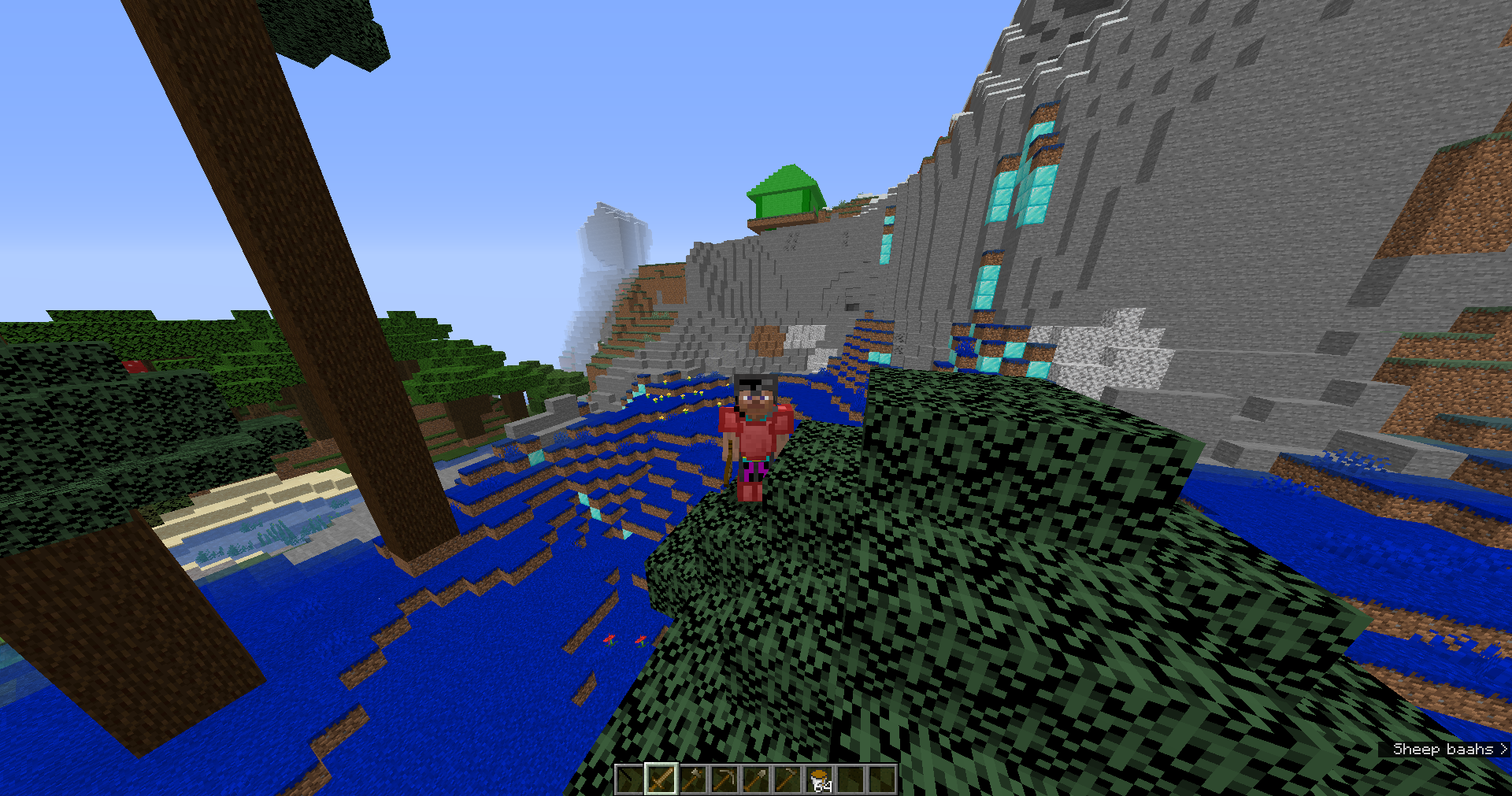Select the stone shovel hotbar item
Screen dimensions: 1512x796
point(757,779)
